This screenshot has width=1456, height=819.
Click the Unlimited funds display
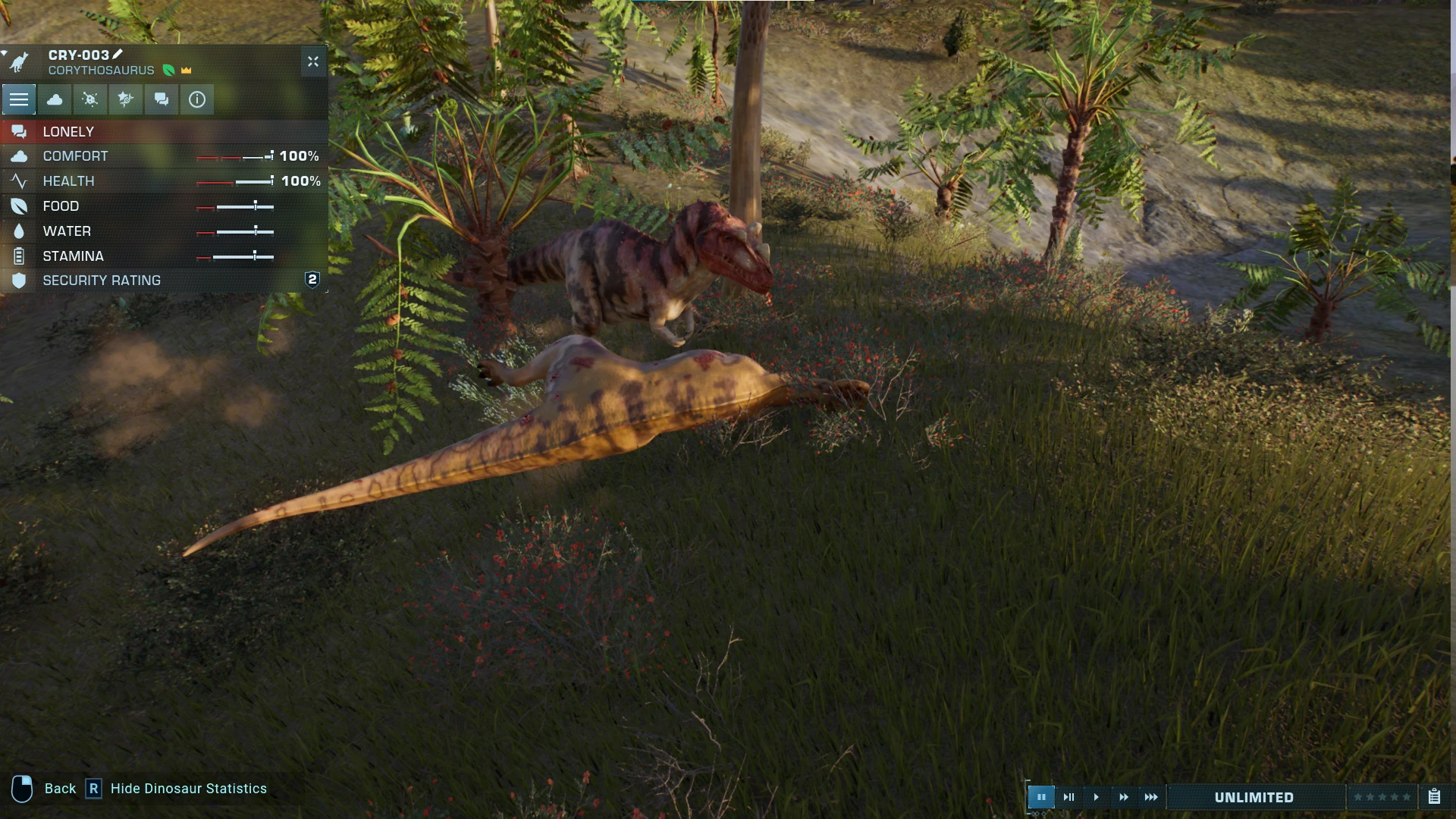pyautogui.click(x=1254, y=797)
